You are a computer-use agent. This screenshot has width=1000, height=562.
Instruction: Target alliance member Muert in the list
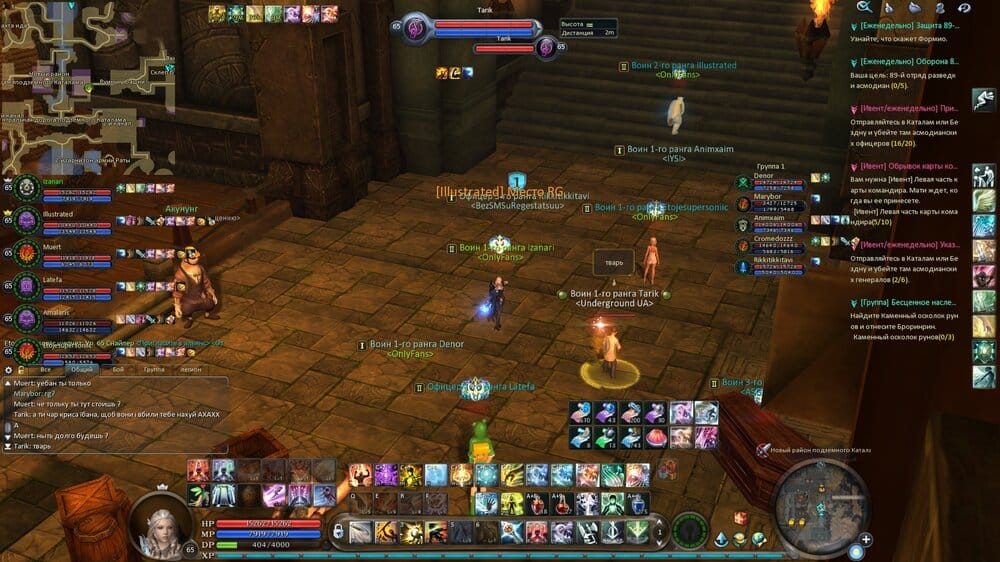pyautogui.click(x=62, y=253)
